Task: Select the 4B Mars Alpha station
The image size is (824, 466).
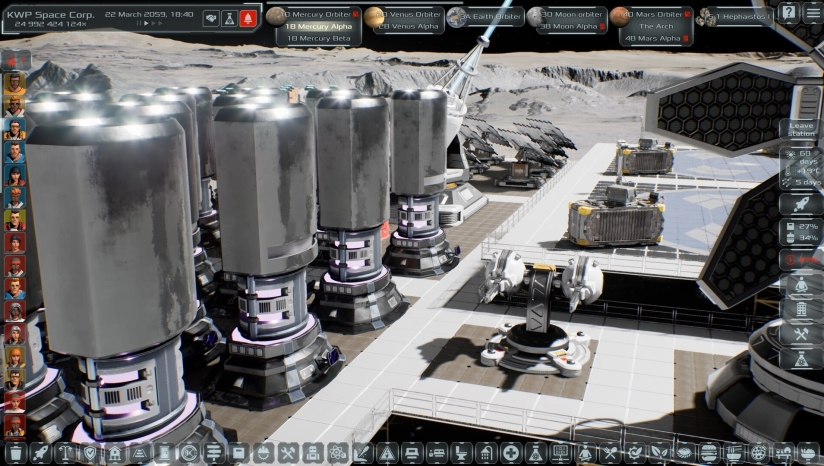Action: pyautogui.click(x=655, y=38)
